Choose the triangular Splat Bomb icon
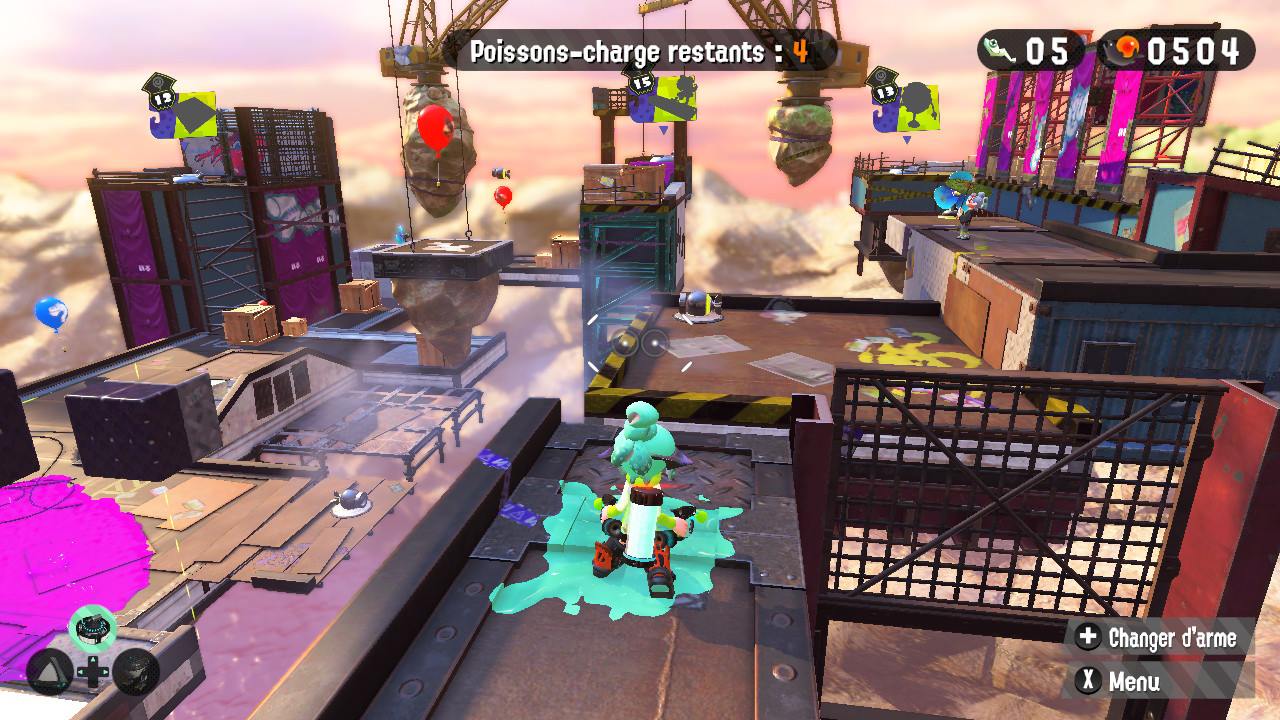The image size is (1280, 720). coord(48,672)
